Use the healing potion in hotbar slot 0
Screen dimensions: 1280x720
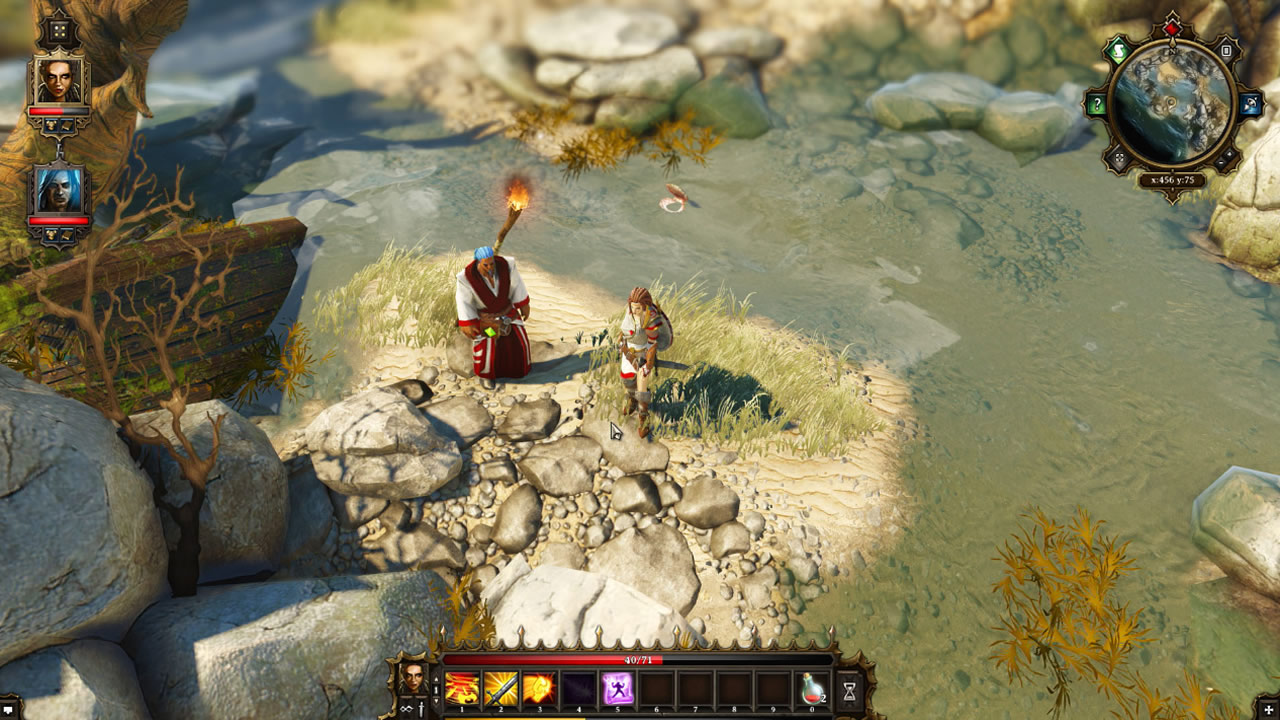pyautogui.click(x=812, y=690)
